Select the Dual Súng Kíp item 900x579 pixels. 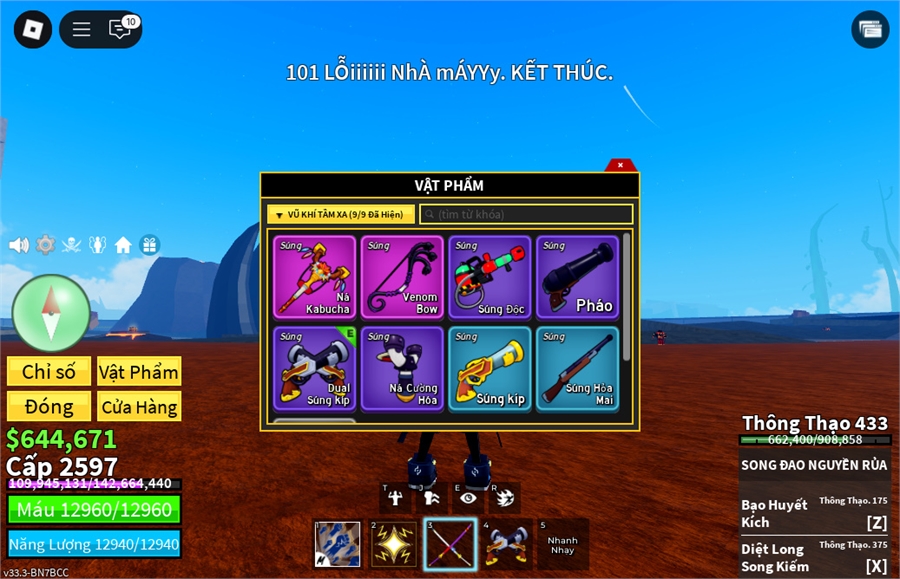click(314, 368)
